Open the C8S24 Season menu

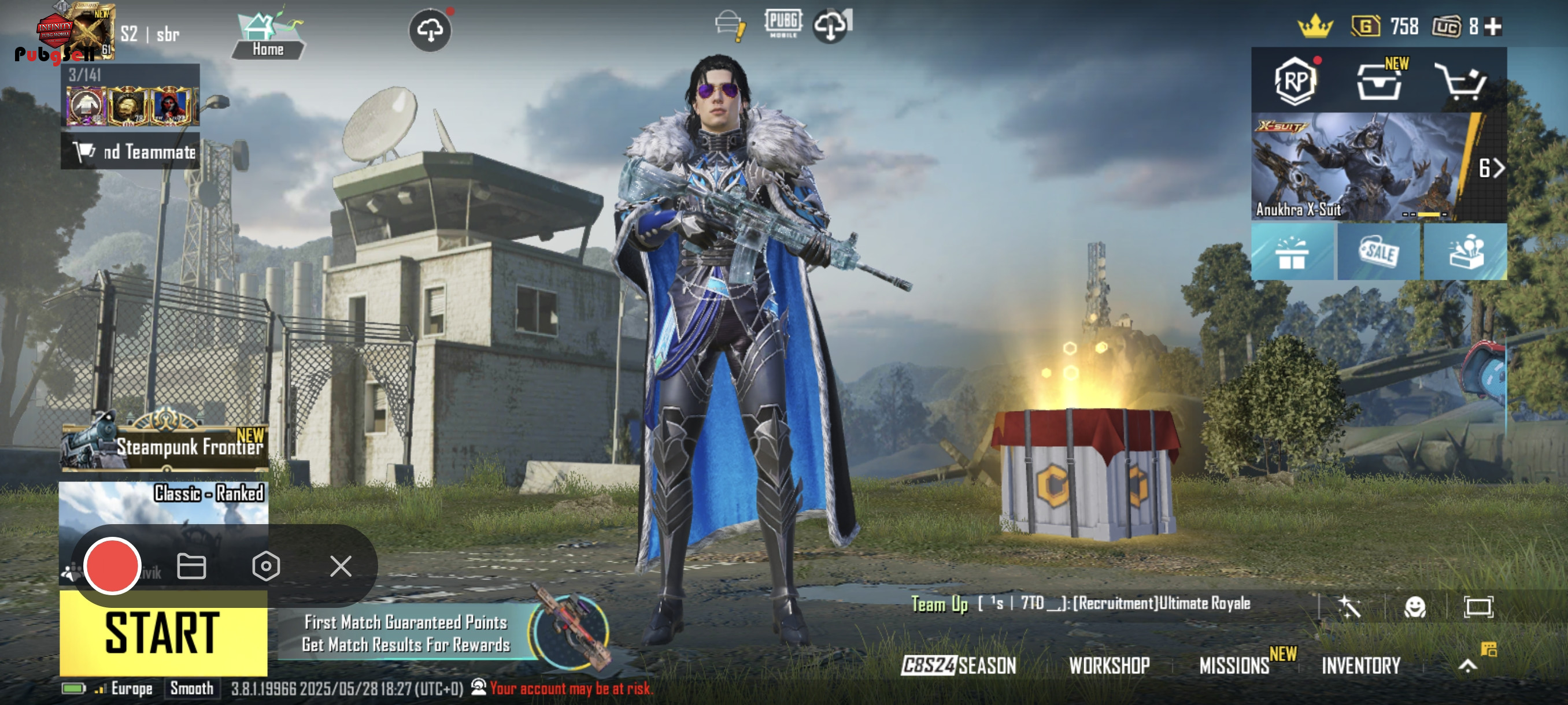tap(959, 666)
